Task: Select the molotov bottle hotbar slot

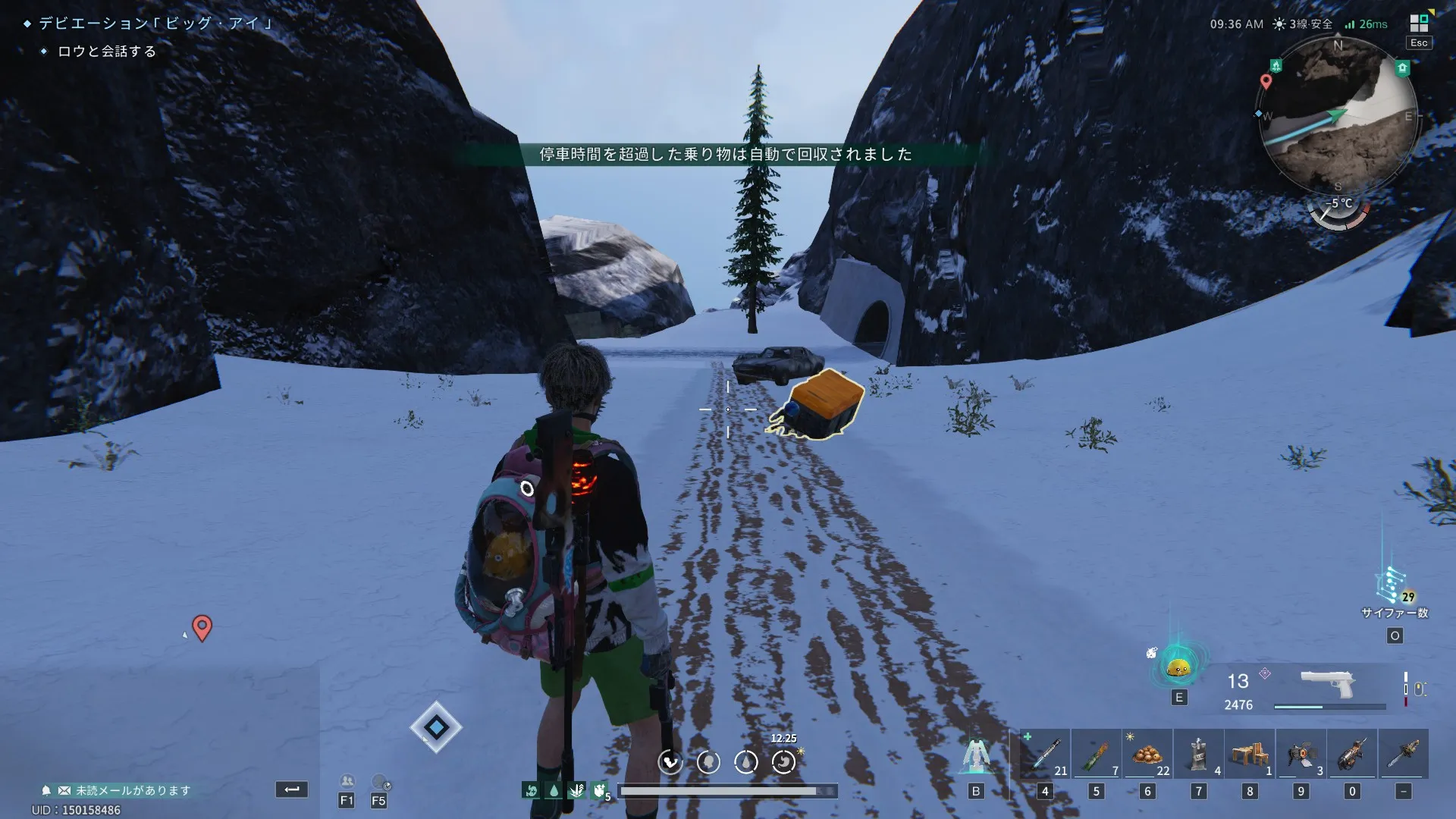Action: [x=1096, y=754]
